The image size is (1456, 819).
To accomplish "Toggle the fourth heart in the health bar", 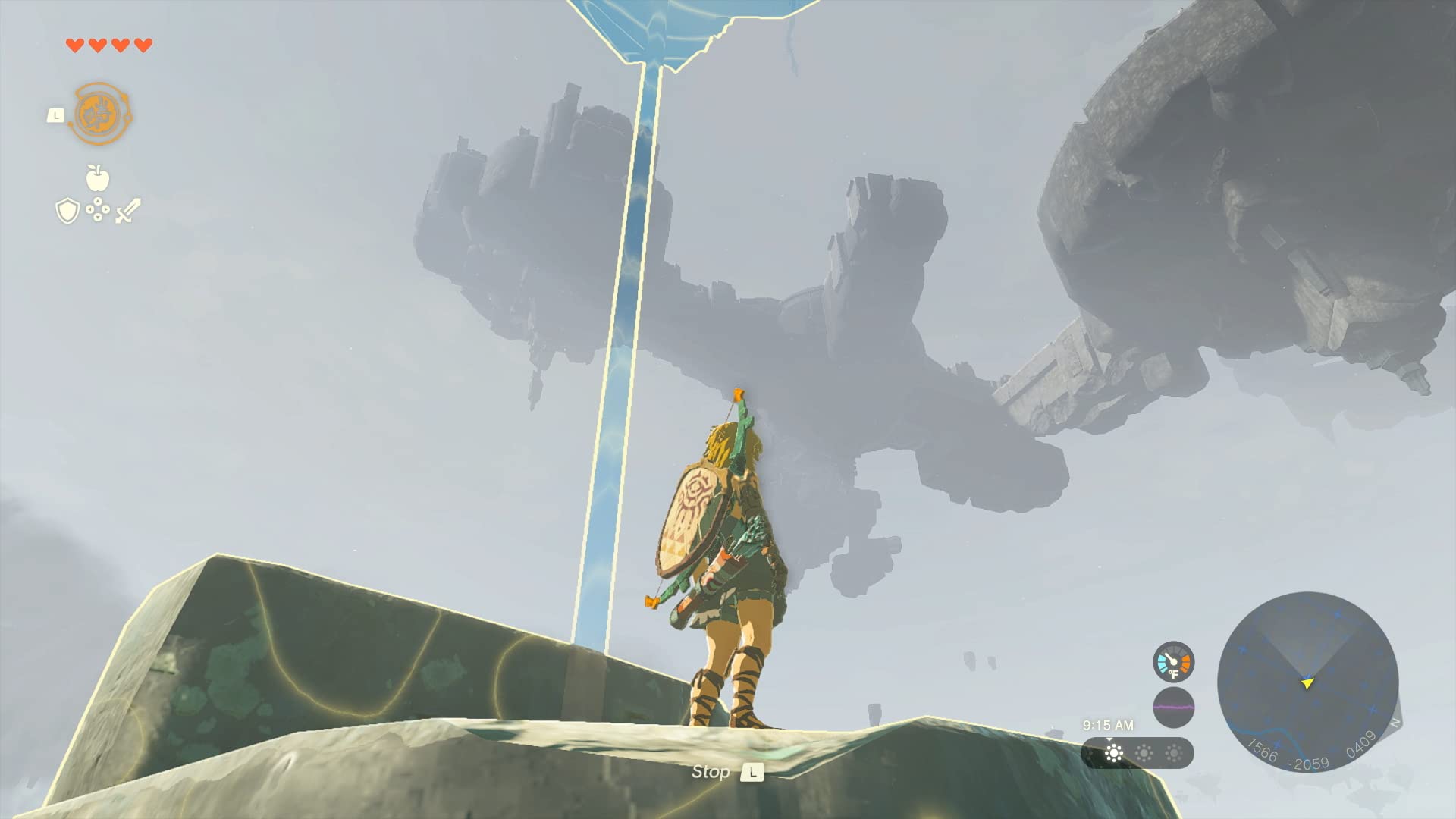I will click(x=142, y=45).
